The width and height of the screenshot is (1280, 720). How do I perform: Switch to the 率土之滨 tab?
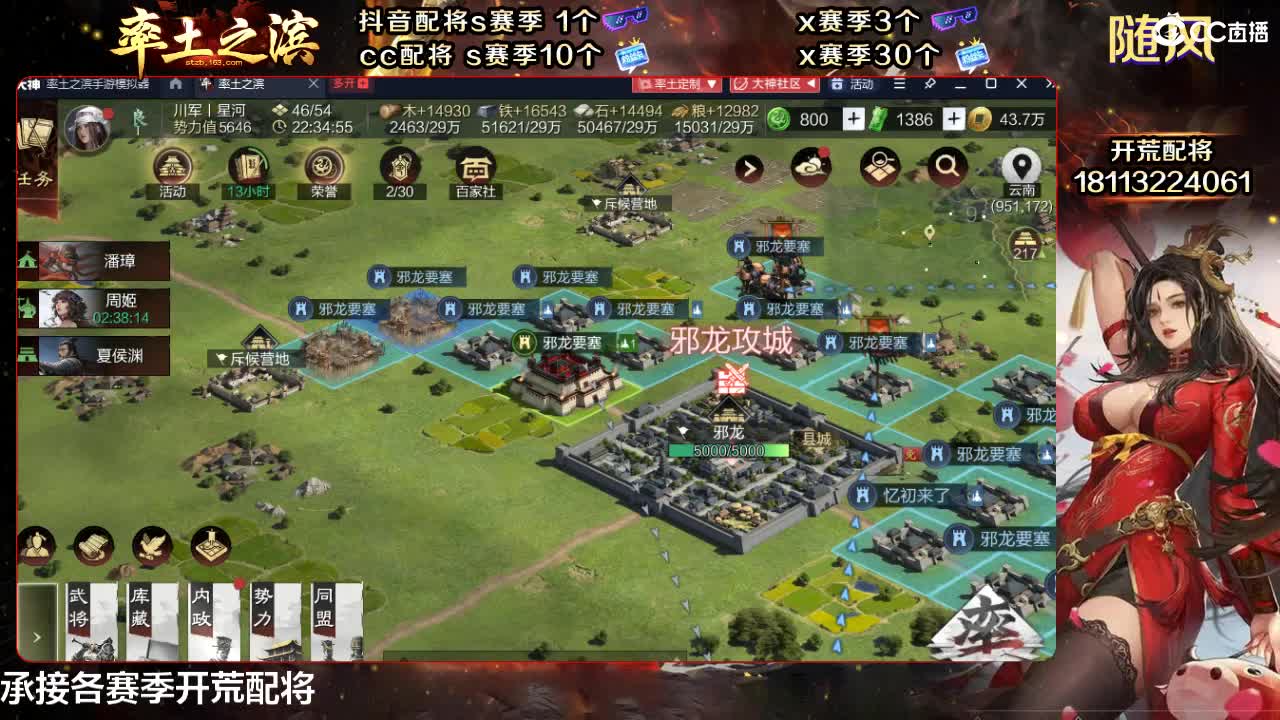point(240,86)
